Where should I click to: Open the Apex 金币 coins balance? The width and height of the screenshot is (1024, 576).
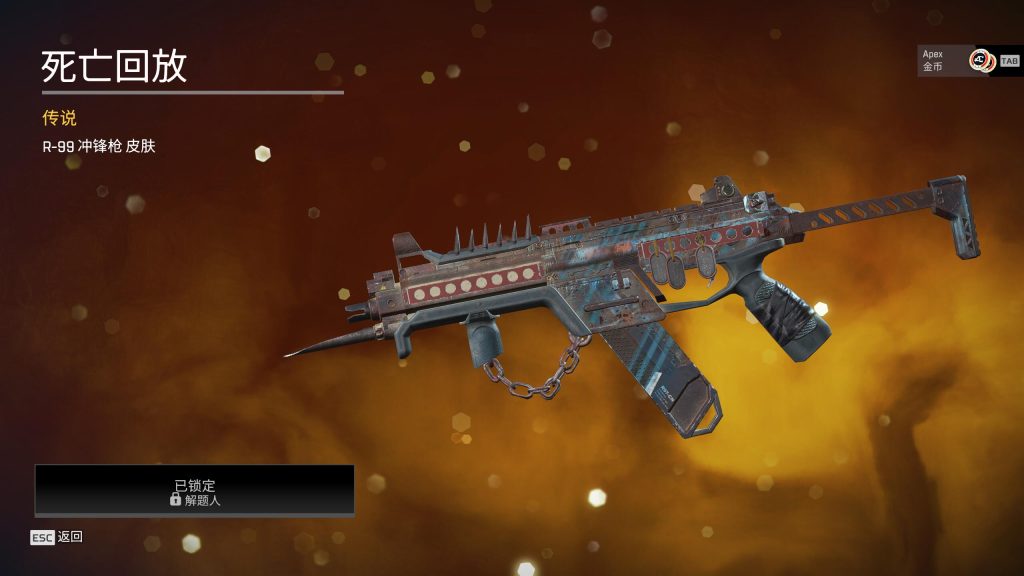pyautogui.click(x=955, y=60)
